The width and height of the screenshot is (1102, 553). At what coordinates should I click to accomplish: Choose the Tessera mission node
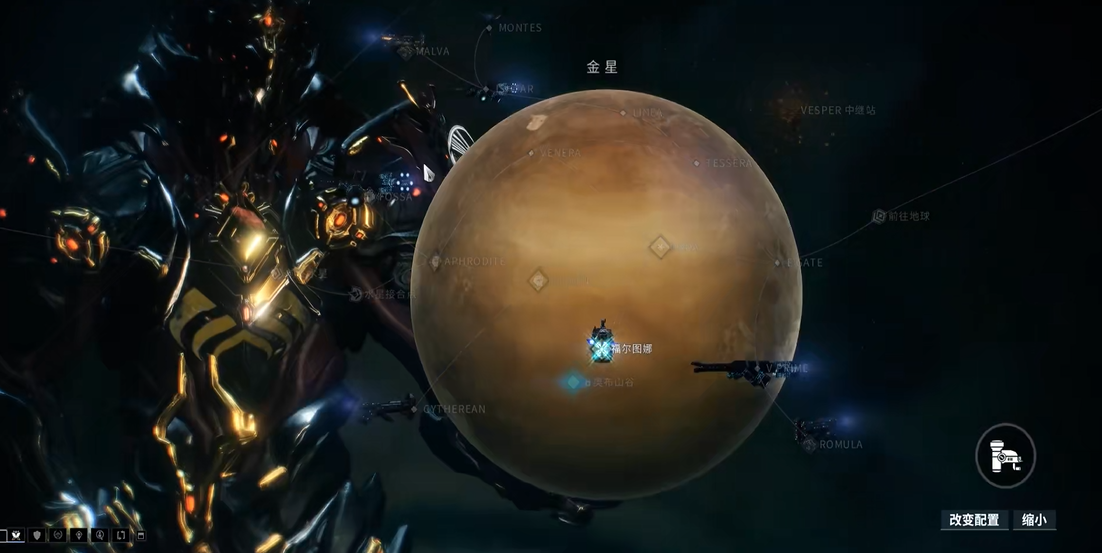[697, 163]
